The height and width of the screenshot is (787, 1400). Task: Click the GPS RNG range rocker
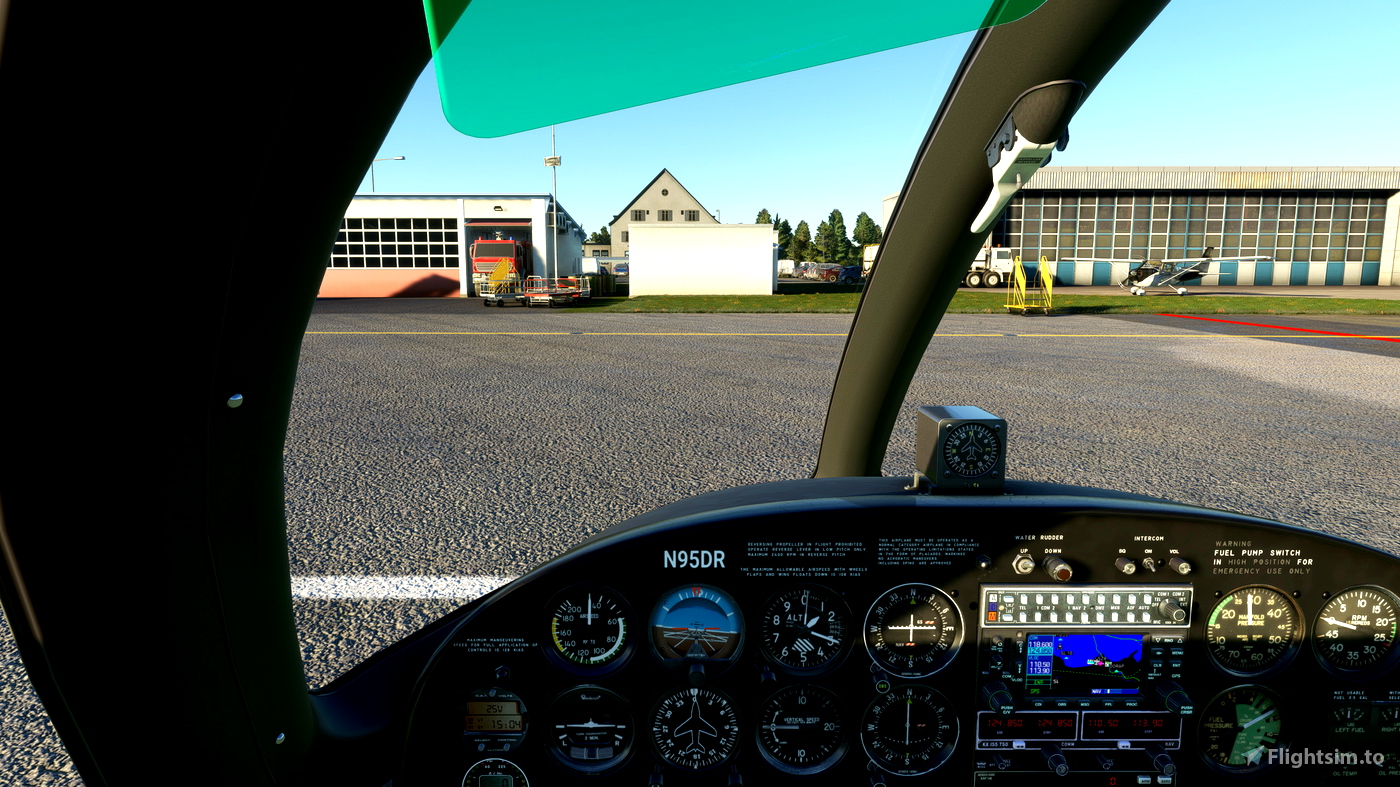point(1167,641)
